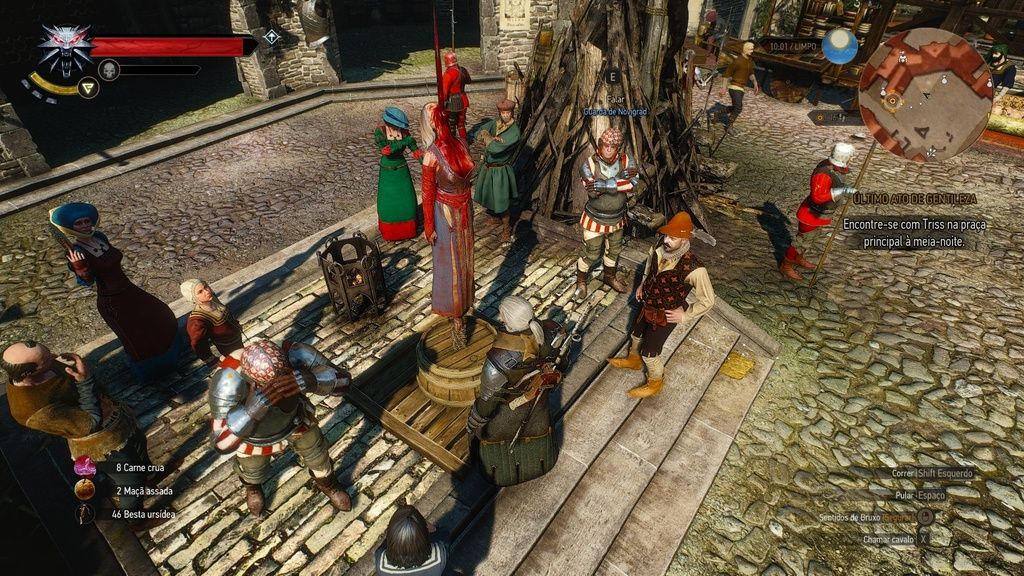The image size is (1024, 576).
Task: Select the Carne crua item slot
Action: (85, 467)
